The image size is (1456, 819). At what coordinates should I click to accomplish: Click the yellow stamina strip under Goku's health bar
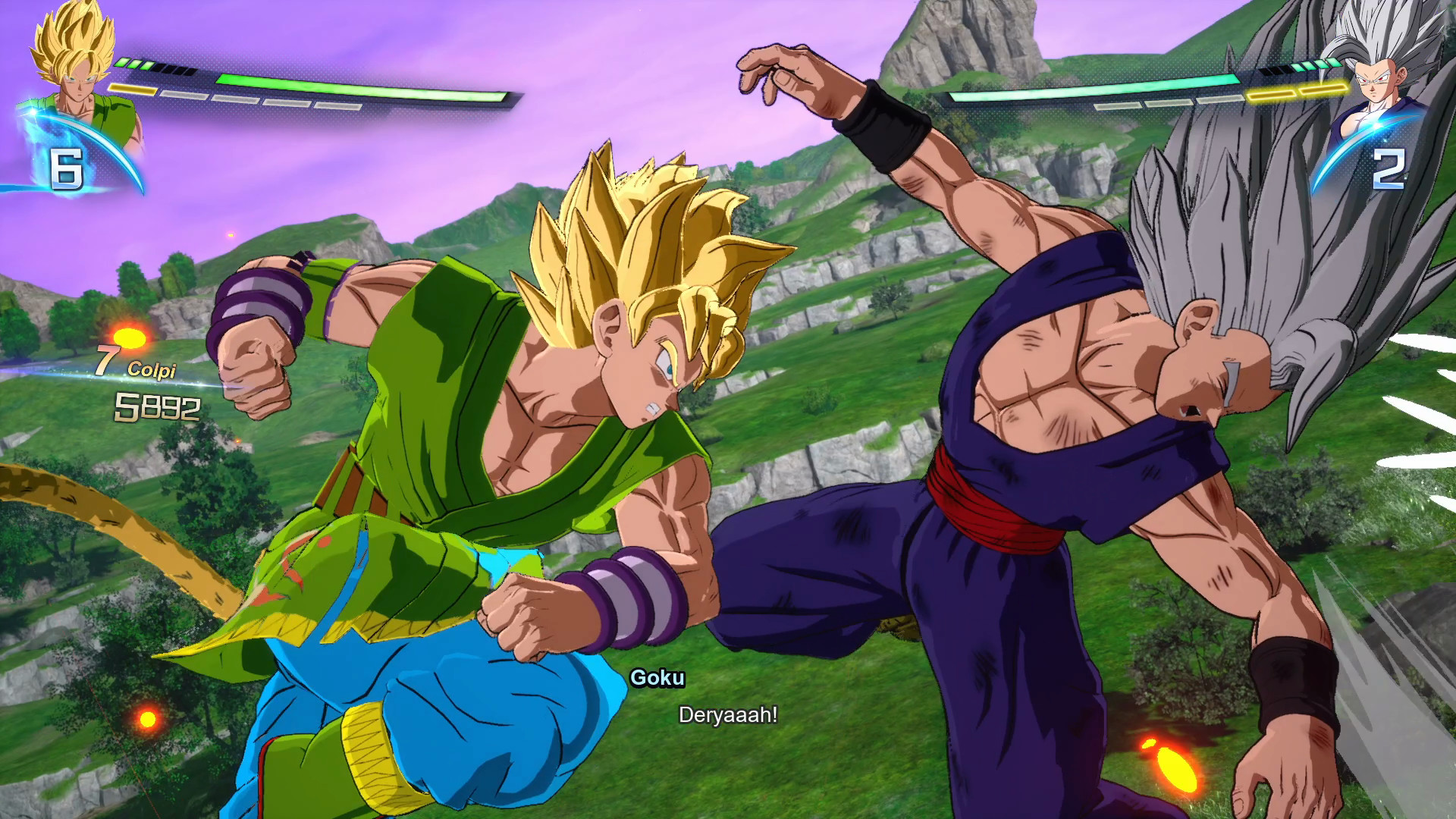[133, 90]
